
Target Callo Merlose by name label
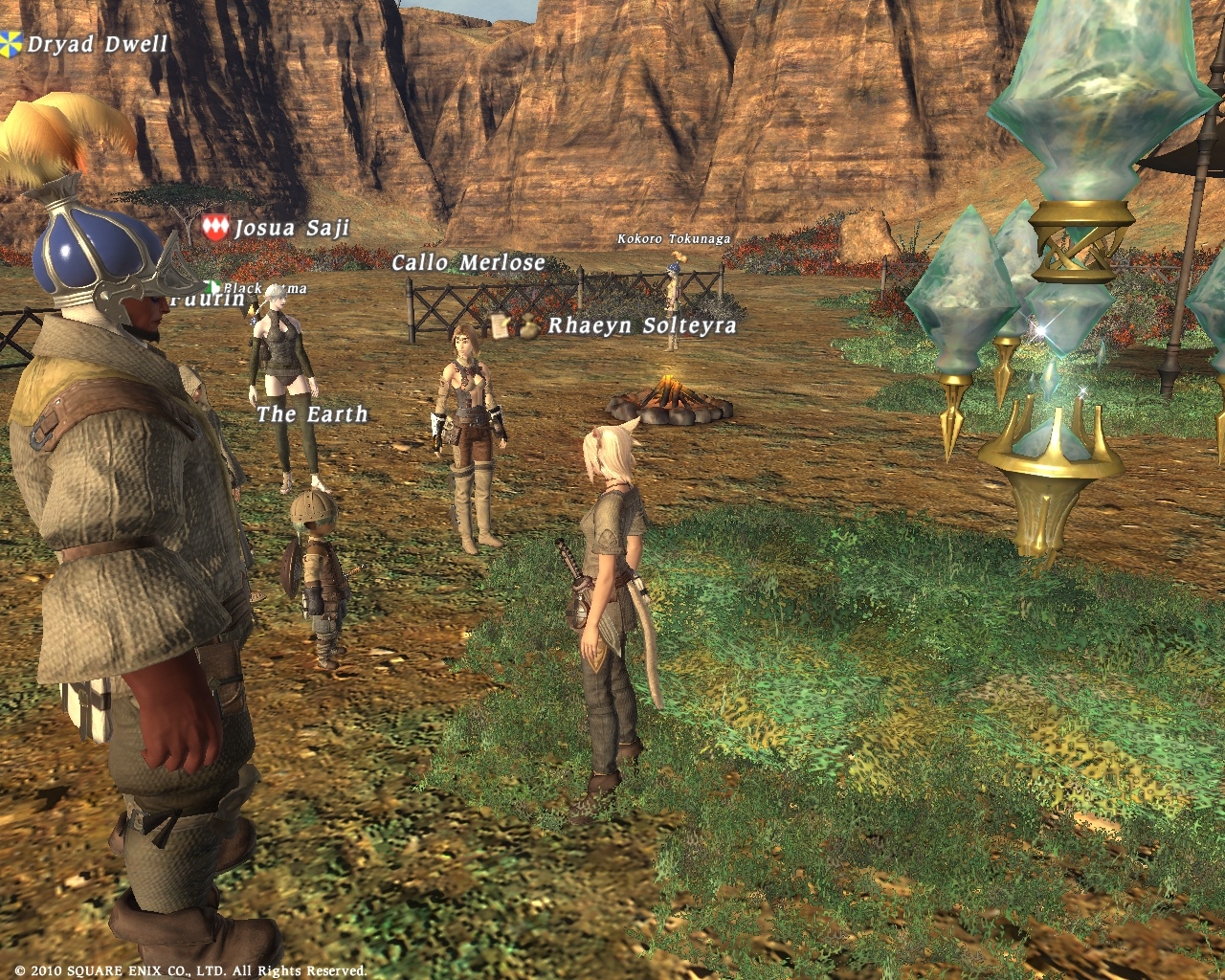[468, 262]
